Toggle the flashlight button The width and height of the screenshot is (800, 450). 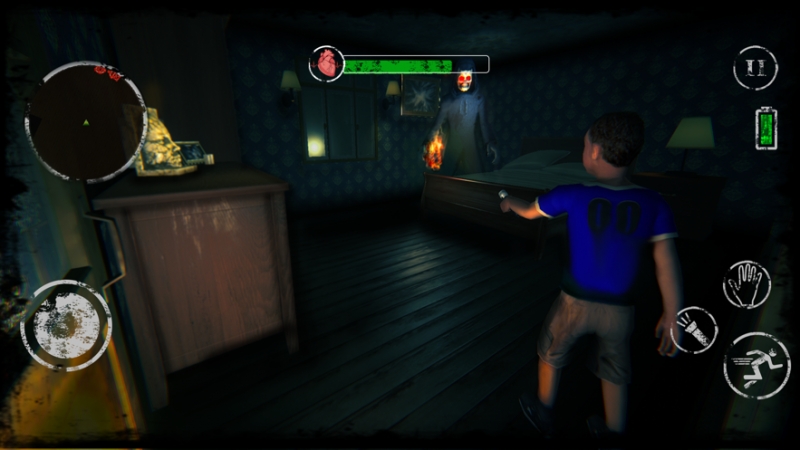(693, 331)
